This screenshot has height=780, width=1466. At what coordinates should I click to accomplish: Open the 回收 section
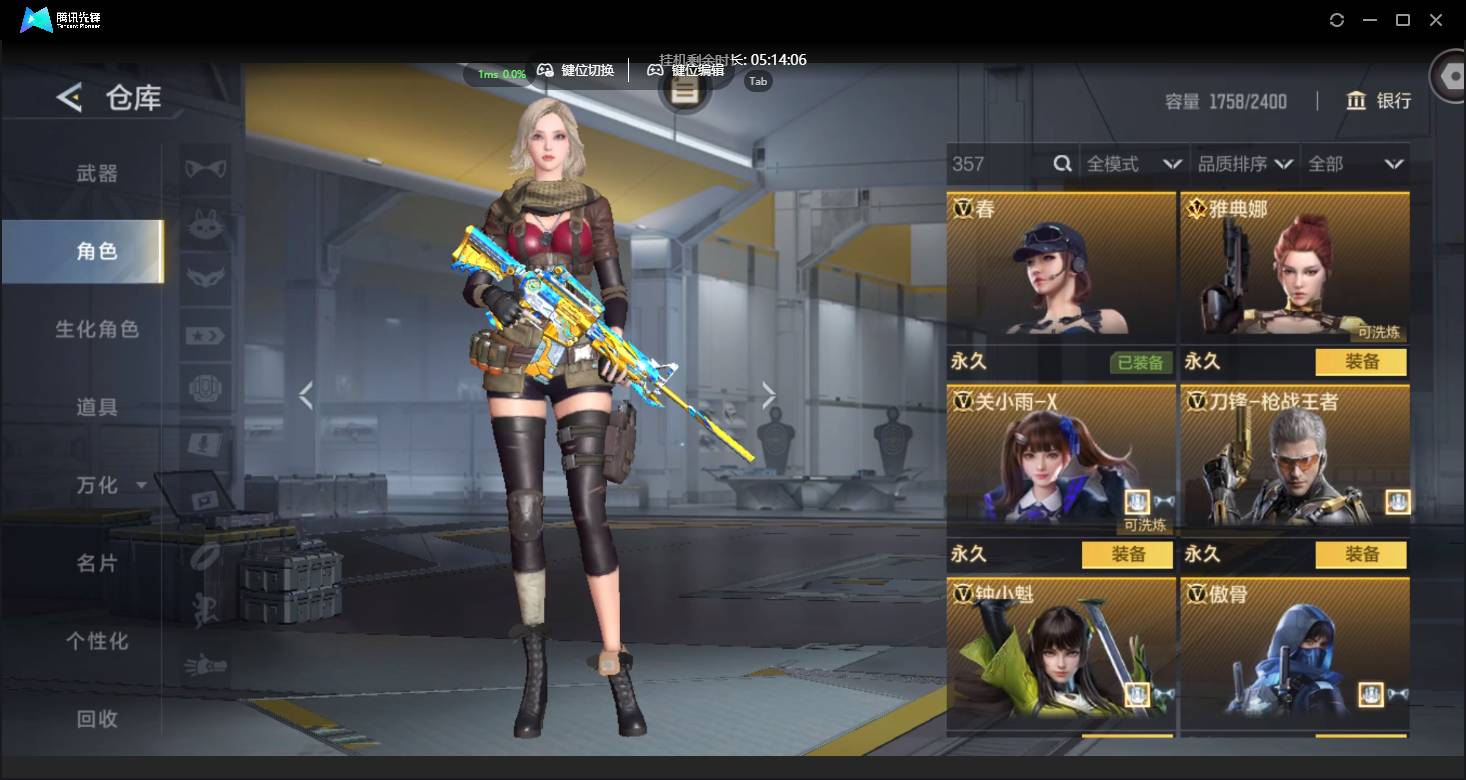point(97,718)
